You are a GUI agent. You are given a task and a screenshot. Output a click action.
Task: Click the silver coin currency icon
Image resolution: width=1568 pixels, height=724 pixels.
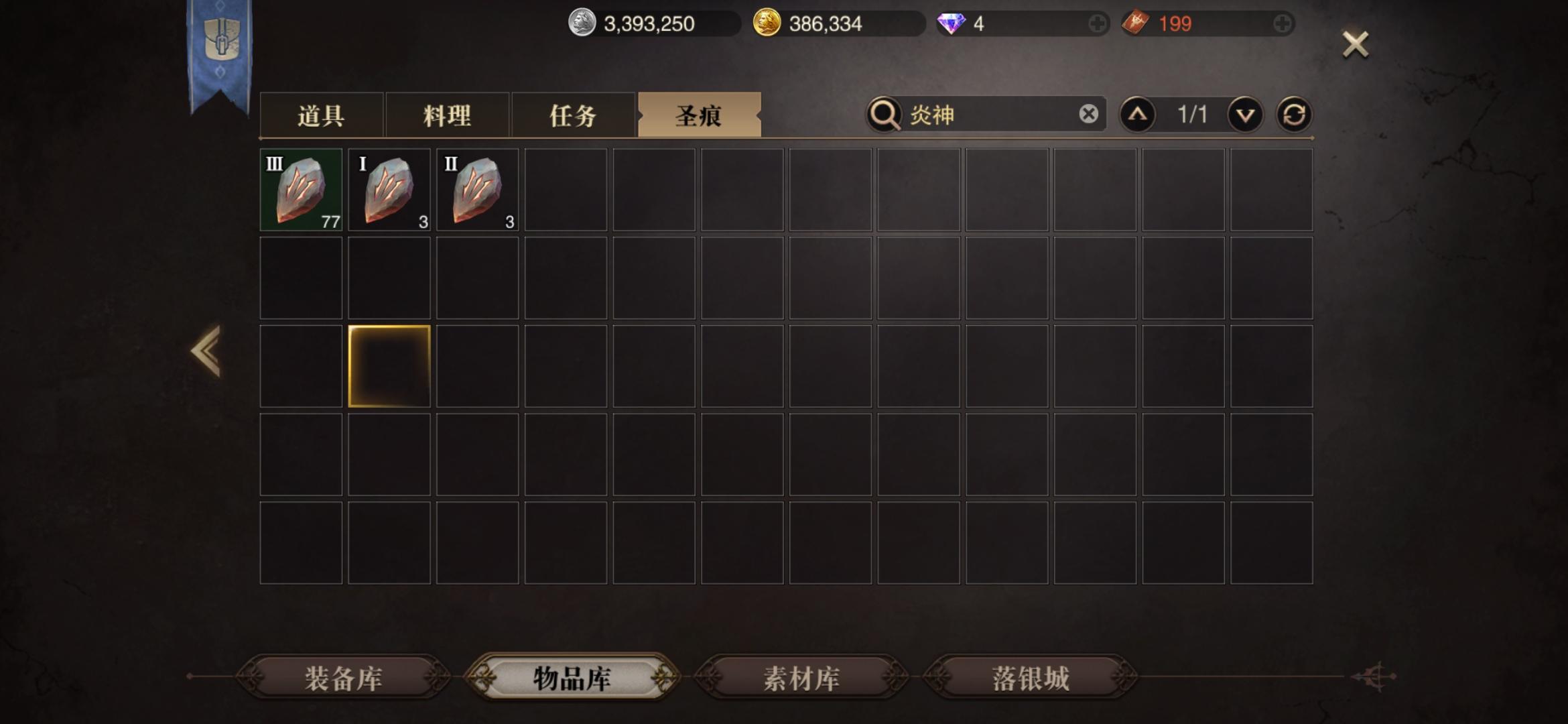pos(582,23)
